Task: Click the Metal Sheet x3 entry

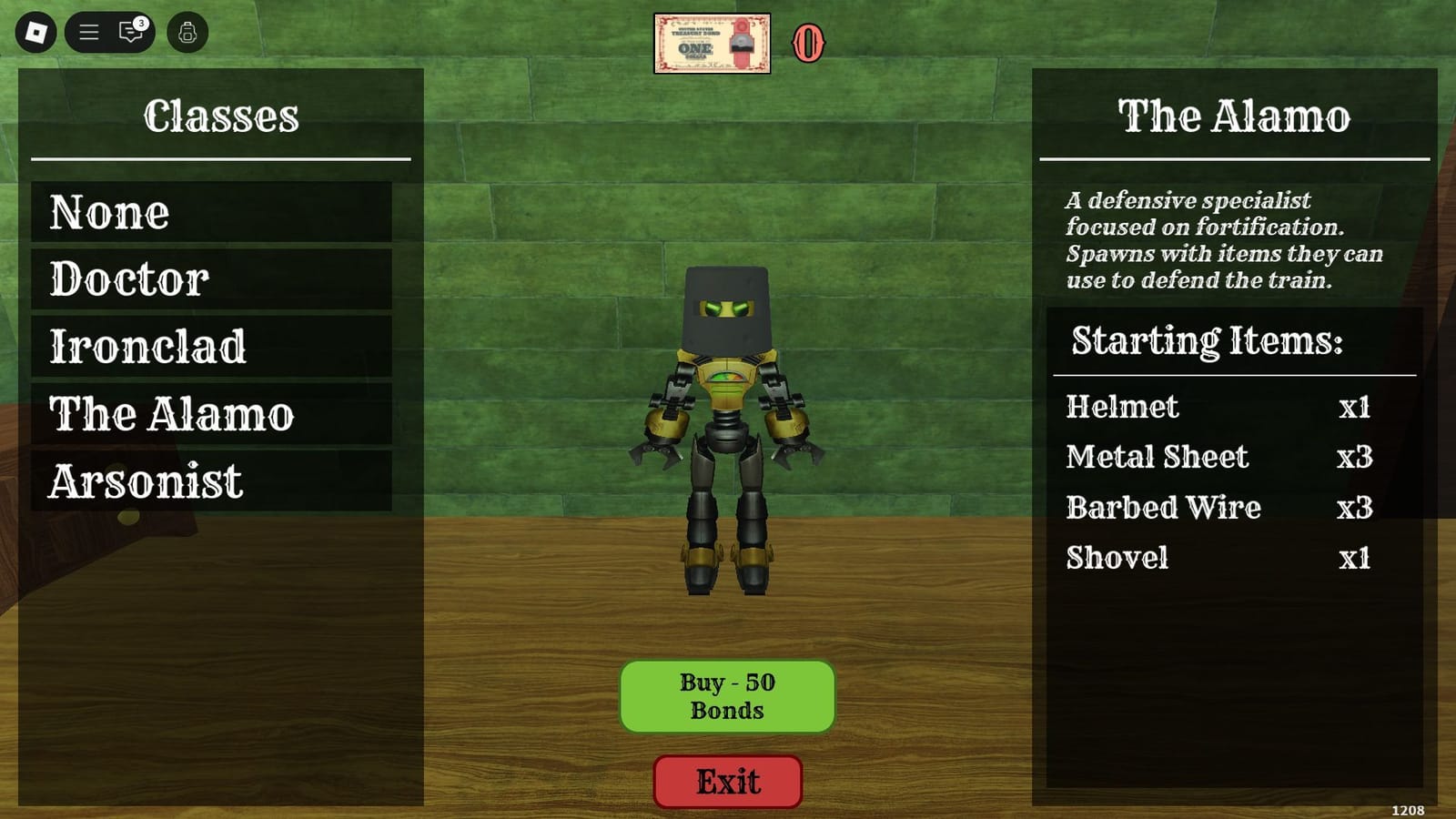Action: pos(1219,458)
